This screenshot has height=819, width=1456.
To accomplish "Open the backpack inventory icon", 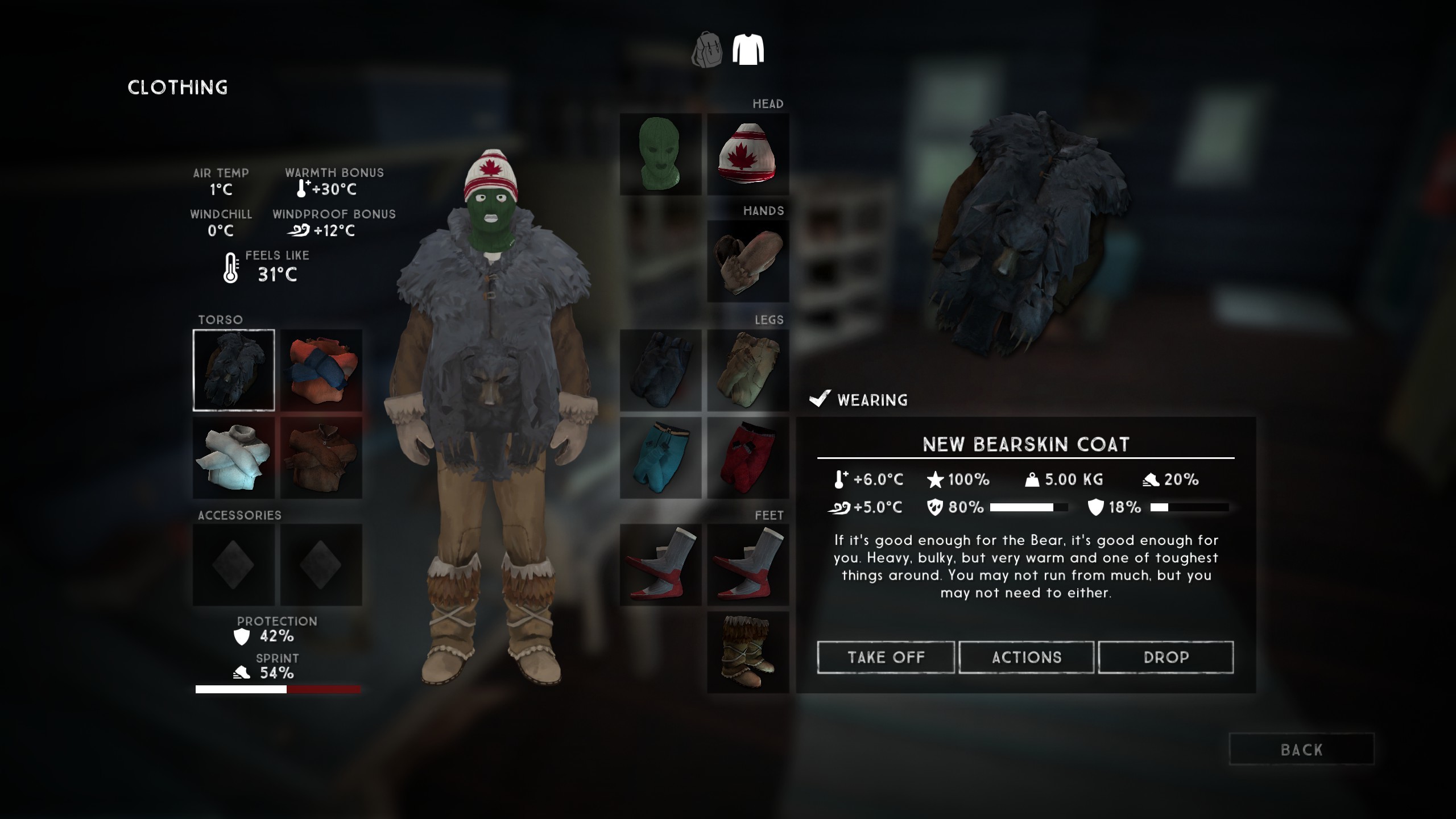I will [708, 50].
